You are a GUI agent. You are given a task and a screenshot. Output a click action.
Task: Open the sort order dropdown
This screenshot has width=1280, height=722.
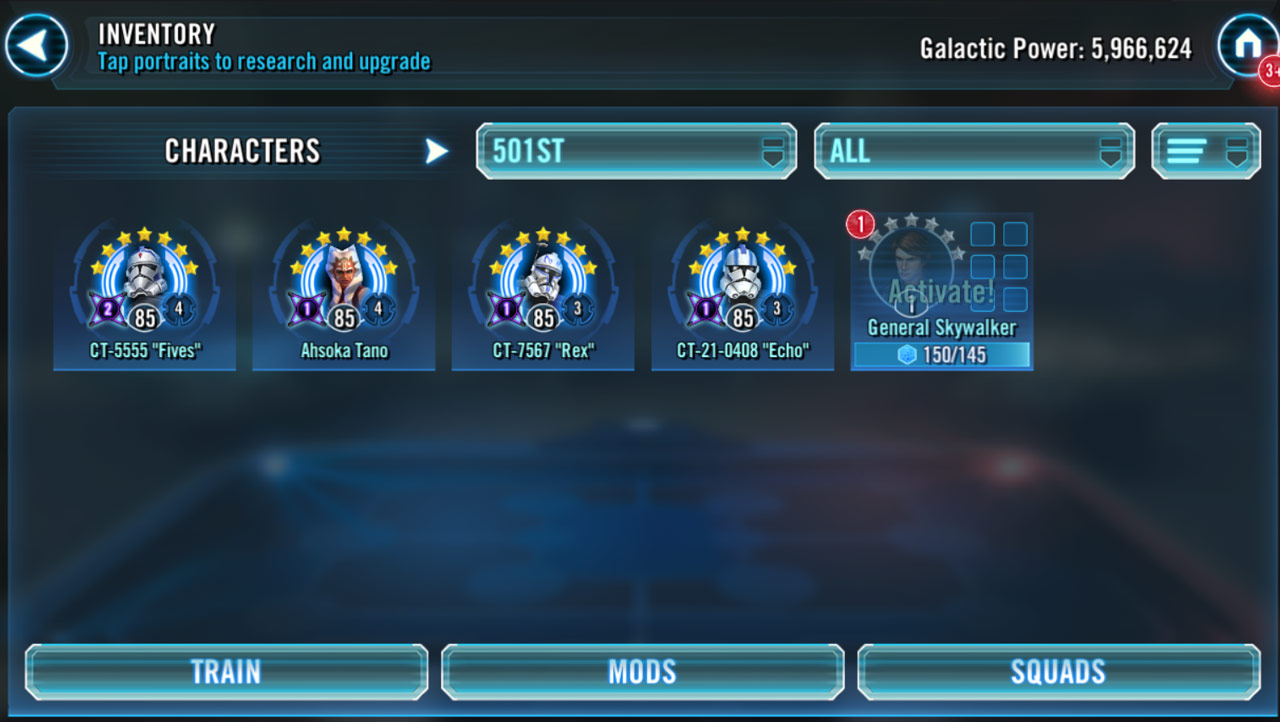pos(1206,152)
